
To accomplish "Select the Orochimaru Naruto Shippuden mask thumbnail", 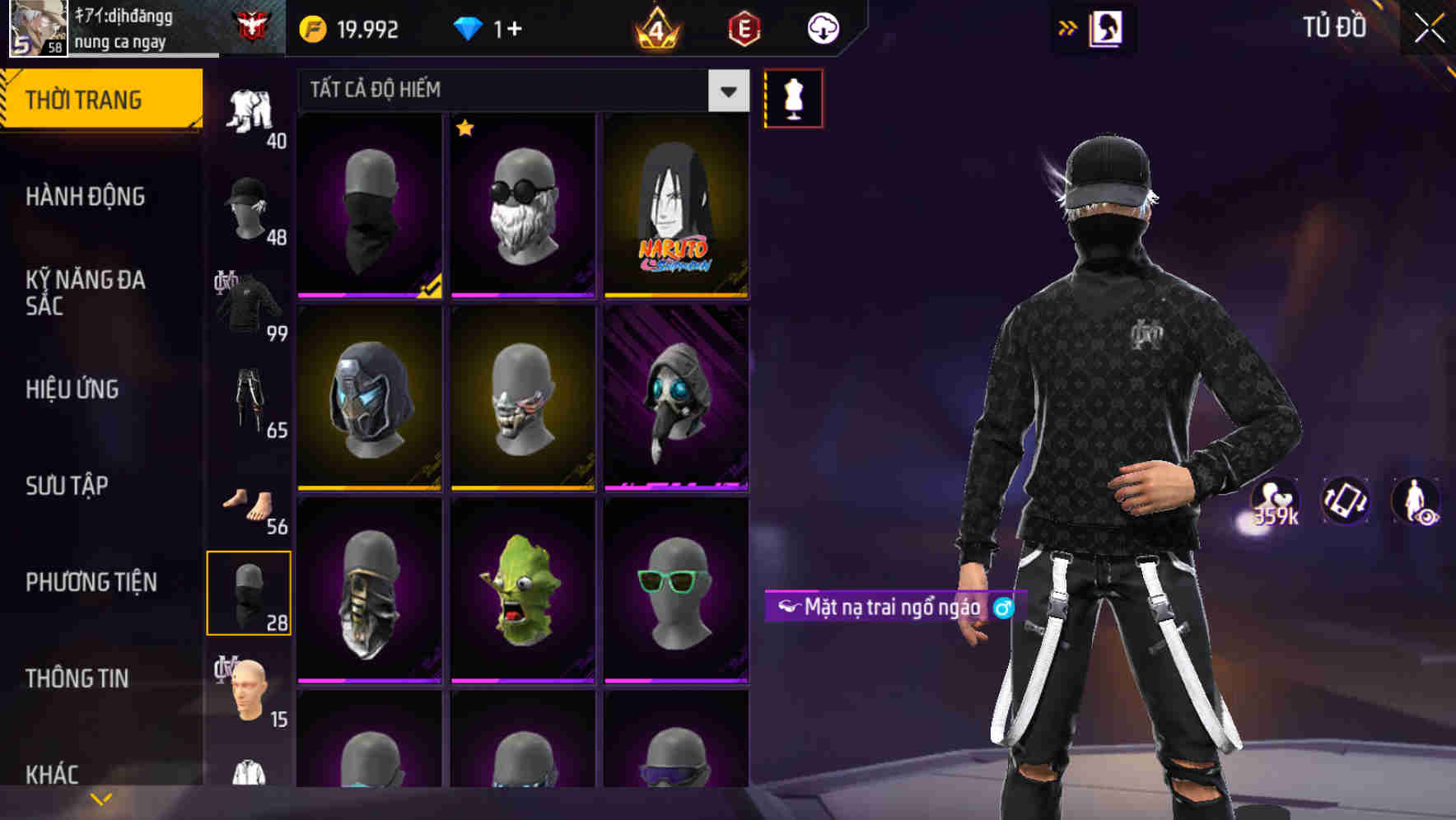I will (x=677, y=206).
